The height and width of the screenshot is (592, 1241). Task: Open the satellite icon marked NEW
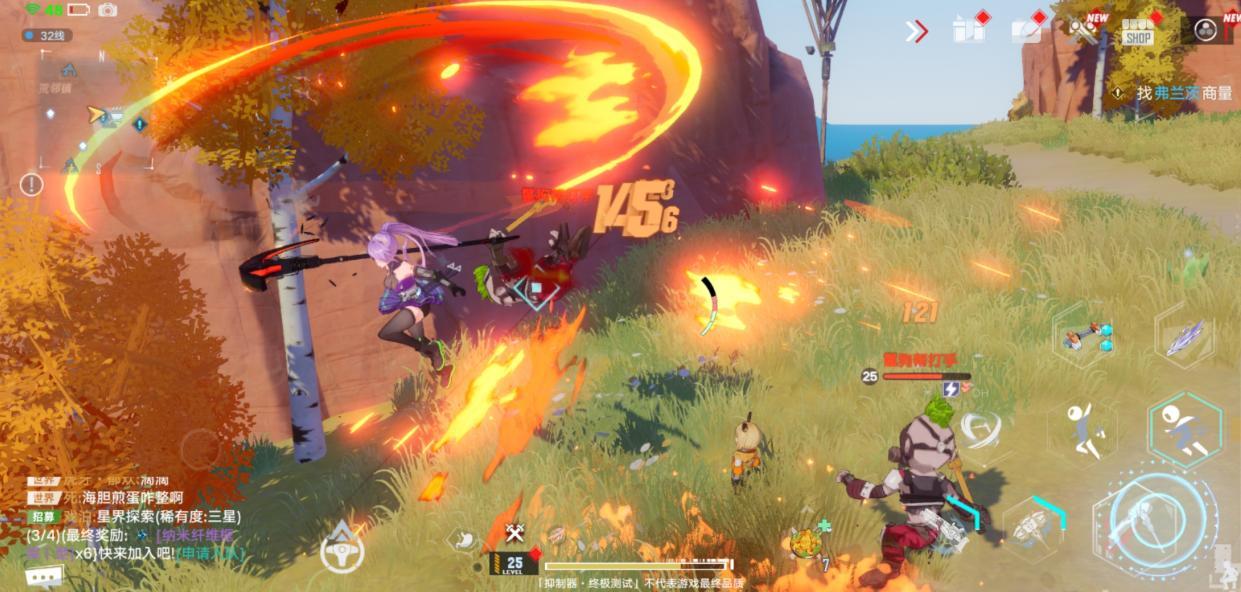coord(1084,29)
